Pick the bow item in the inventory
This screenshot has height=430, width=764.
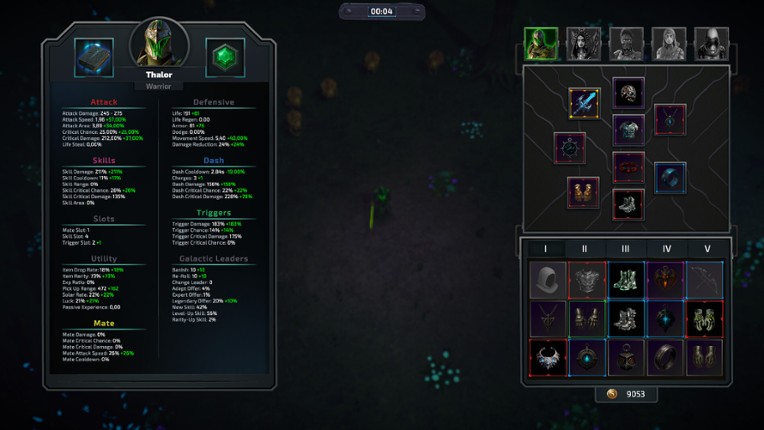(705, 281)
